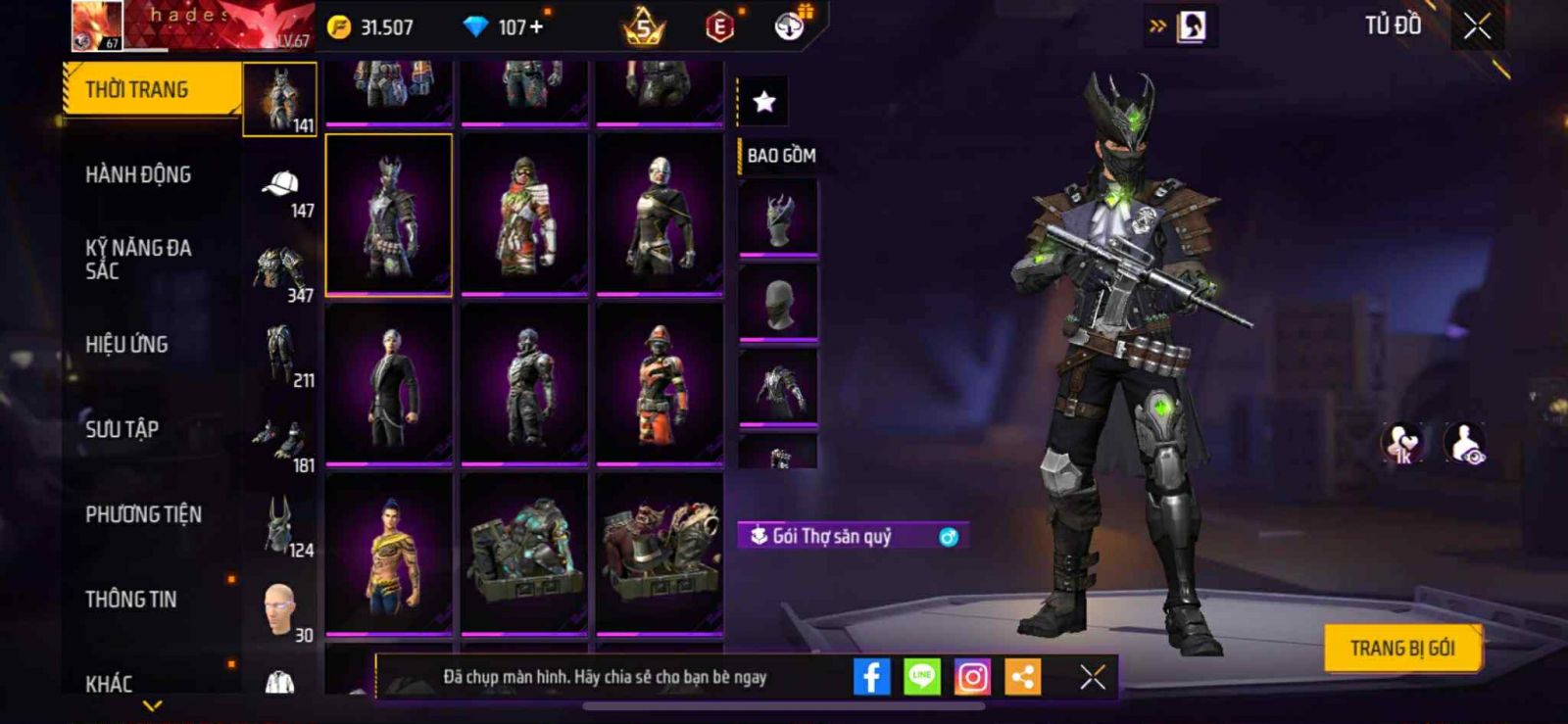Screen dimensions: 1568x724
Task: Share screenshot via LINE
Action: pyautogui.click(x=921, y=677)
